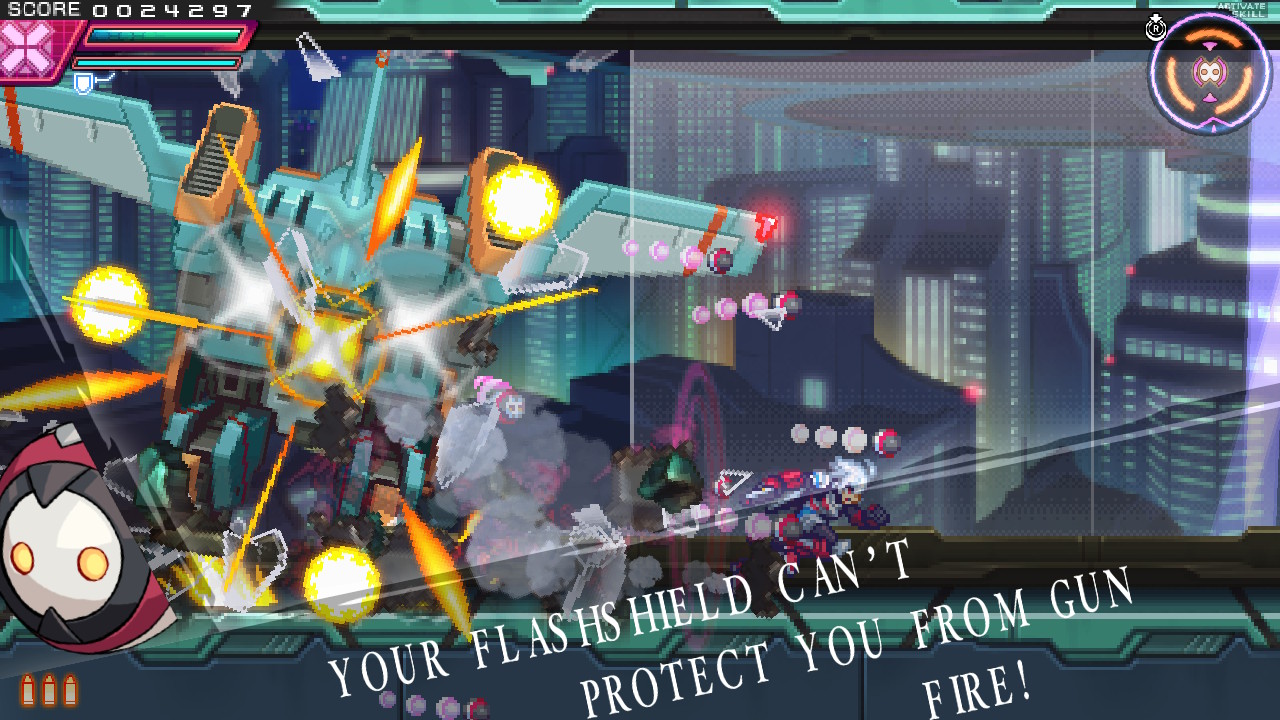Click the small shield pip under the health bar
1280x720 pixels.
(x=83, y=83)
